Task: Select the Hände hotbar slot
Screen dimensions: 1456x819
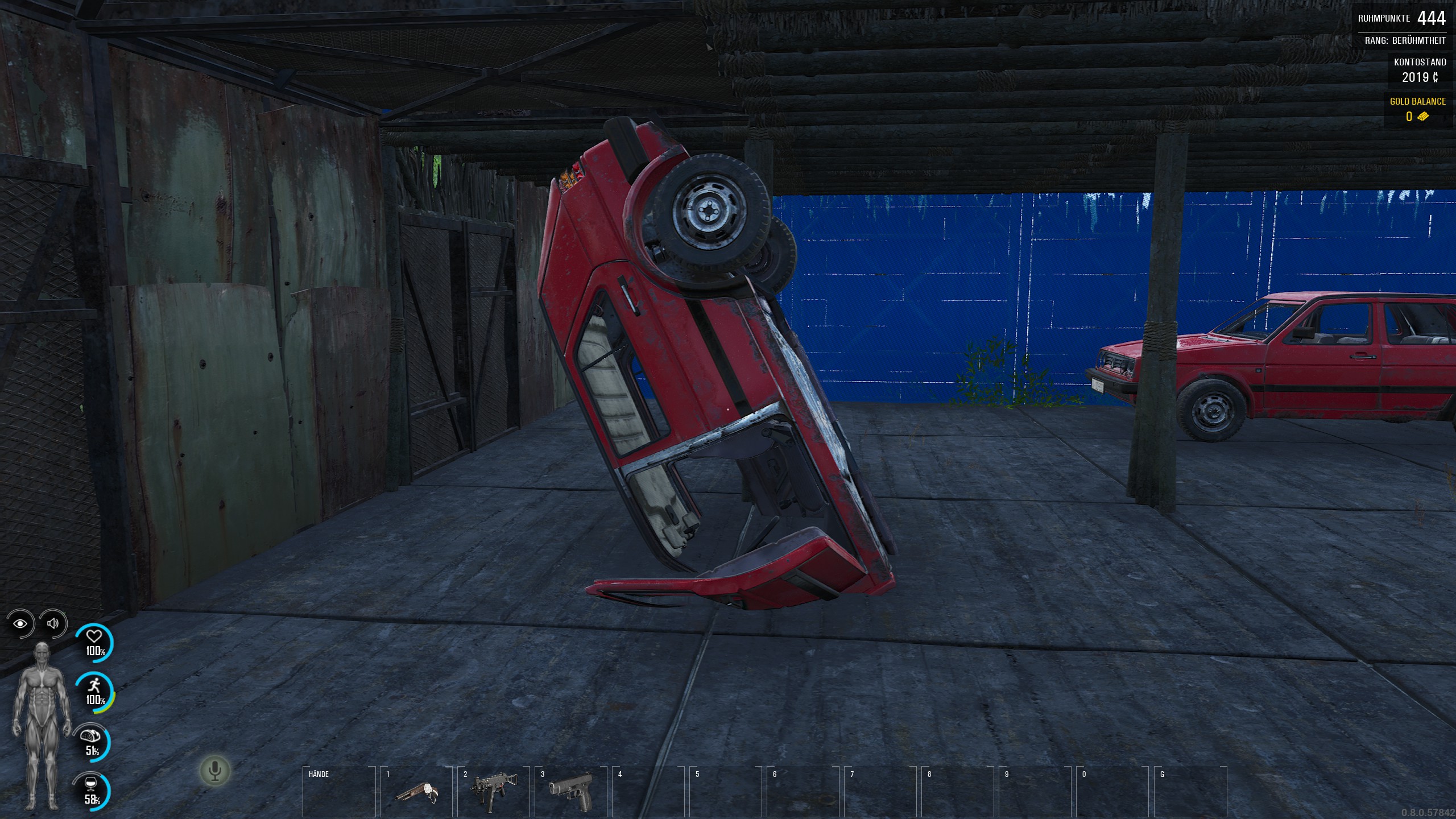Action: pos(339,792)
